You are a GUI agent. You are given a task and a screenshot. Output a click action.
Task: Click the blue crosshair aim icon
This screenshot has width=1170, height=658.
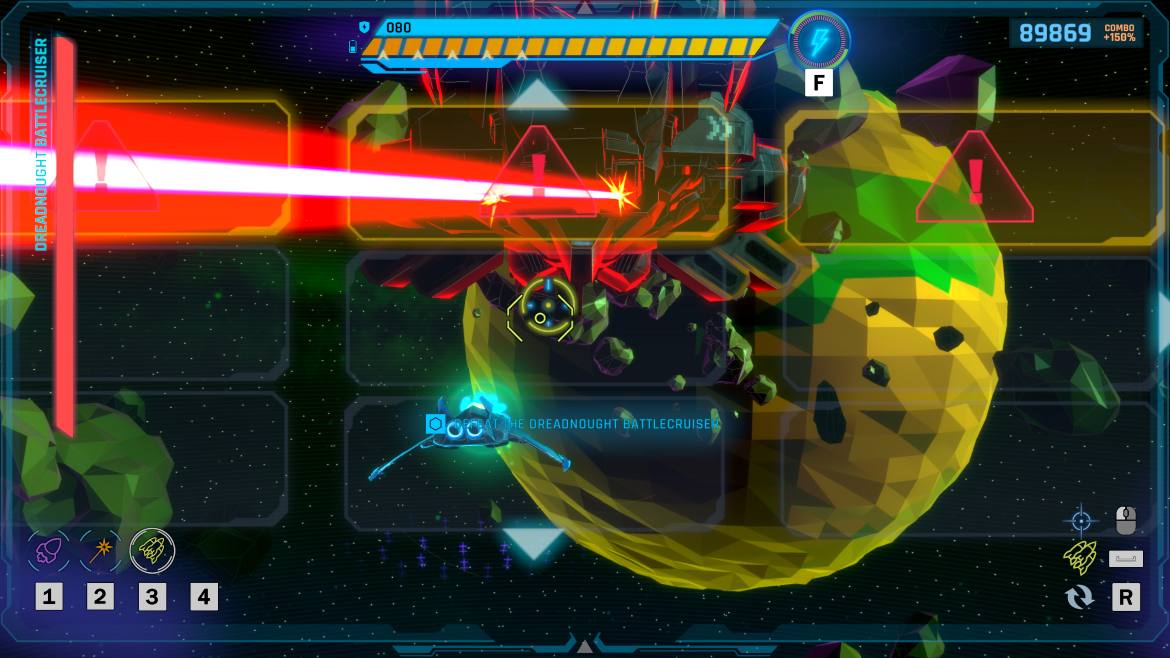coord(1080,520)
